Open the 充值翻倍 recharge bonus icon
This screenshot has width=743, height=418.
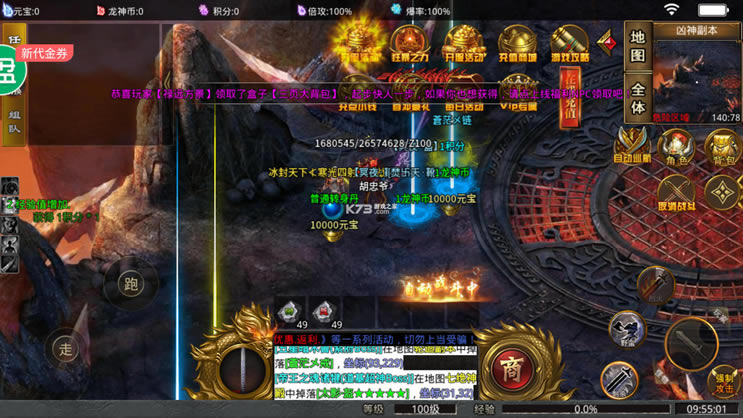pyautogui.click(x=517, y=46)
